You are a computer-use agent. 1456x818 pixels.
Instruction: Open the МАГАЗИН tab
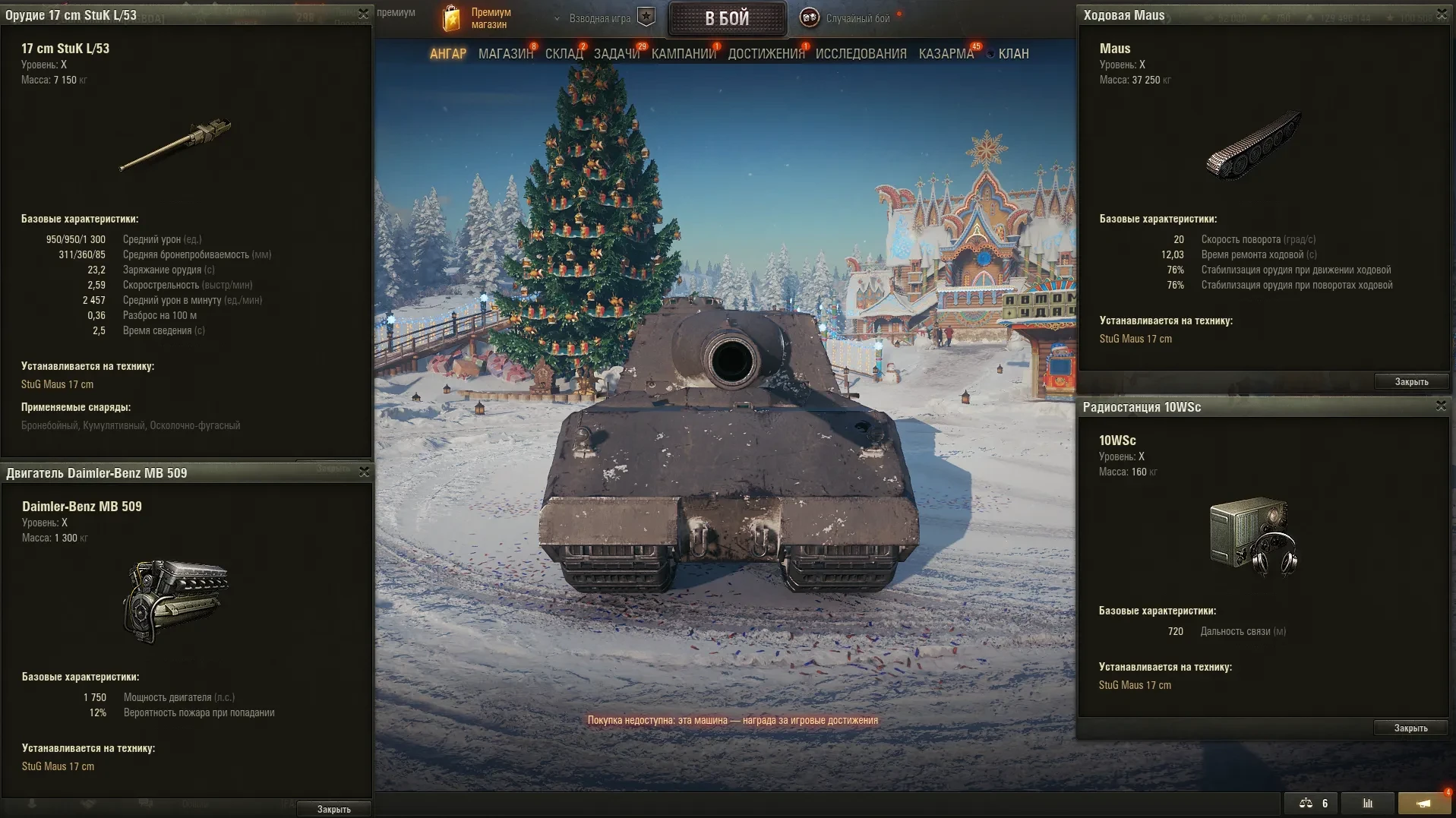[x=506, y=54]
